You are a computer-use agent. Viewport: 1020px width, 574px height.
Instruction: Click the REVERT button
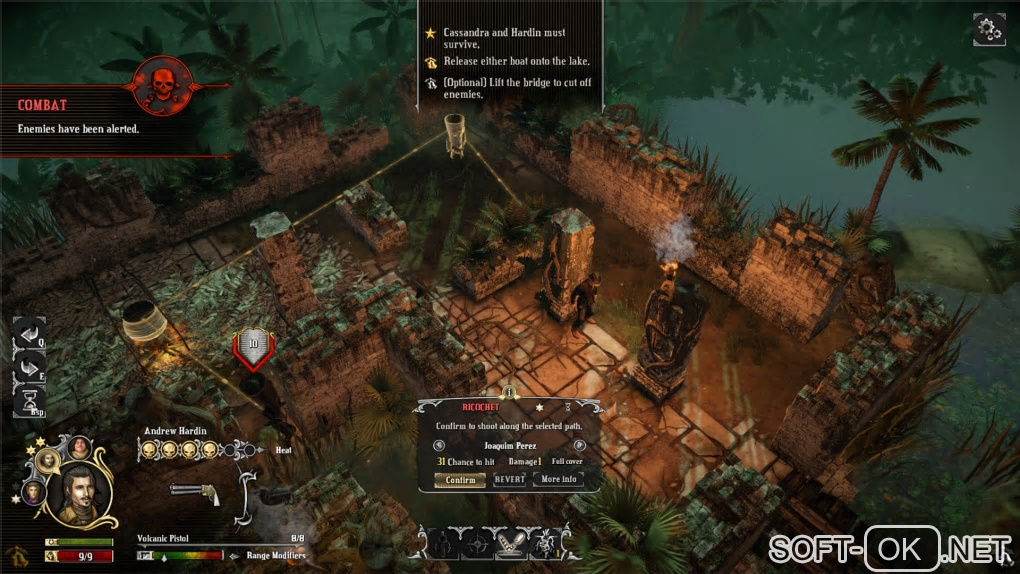click(510, 480)
